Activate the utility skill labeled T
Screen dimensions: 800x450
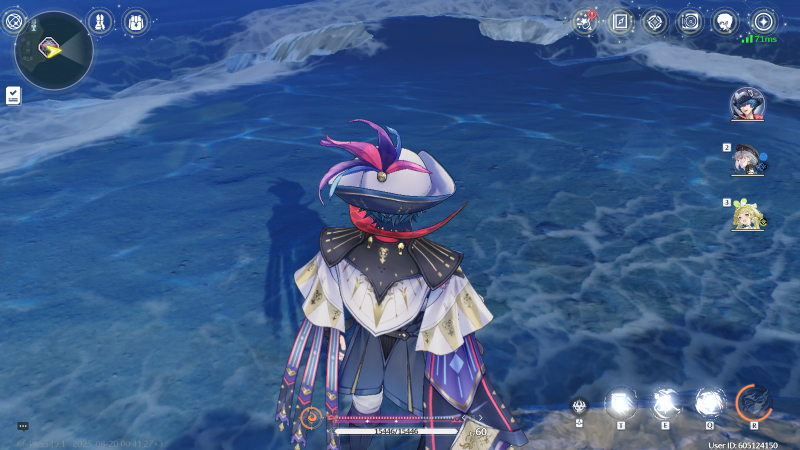coord(621,403)
